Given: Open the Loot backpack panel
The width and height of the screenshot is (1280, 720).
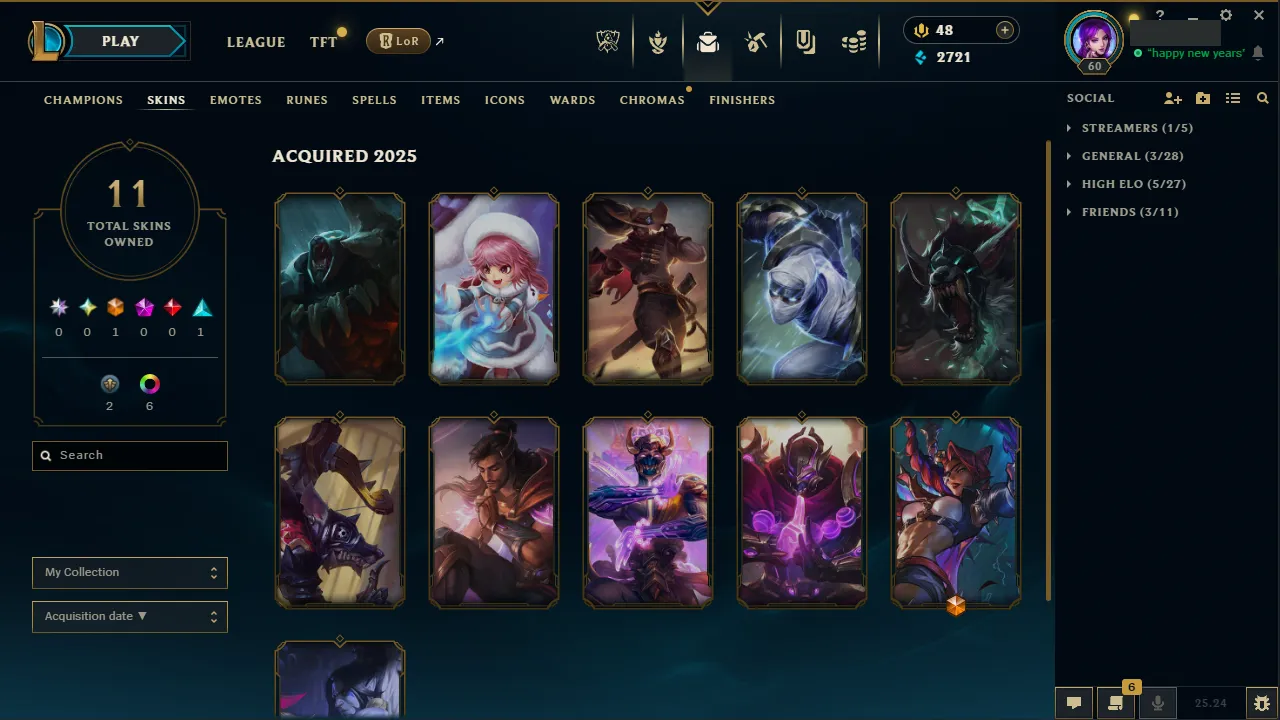Looking at the screenshot, I should point(708,41).
